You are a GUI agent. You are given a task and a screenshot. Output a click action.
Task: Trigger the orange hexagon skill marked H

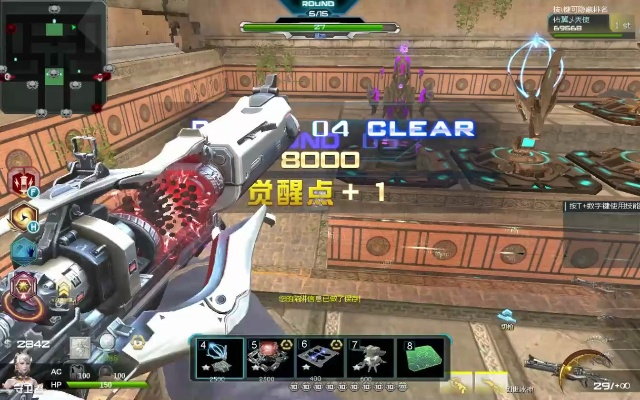21,216
